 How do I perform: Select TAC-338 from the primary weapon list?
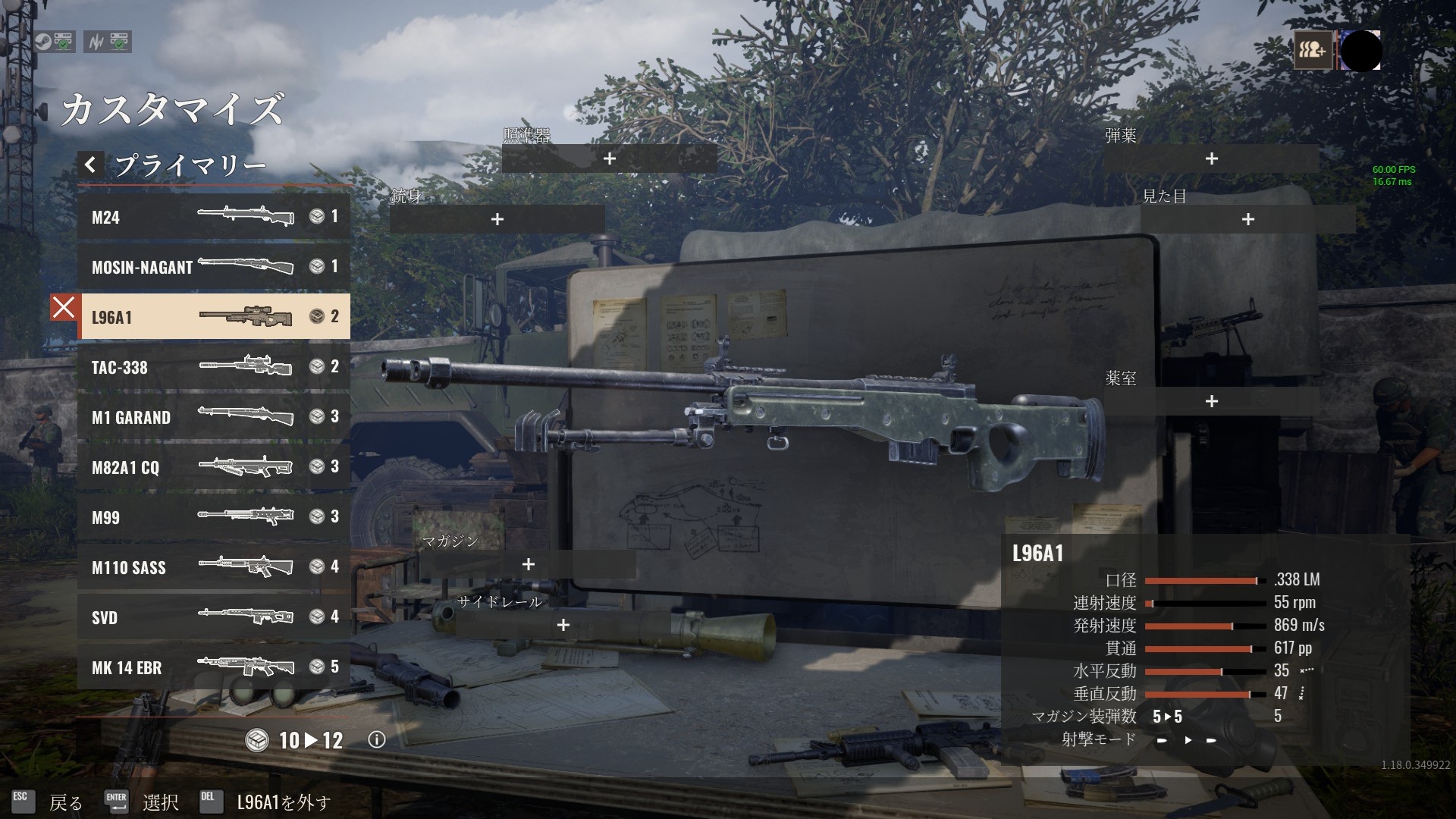[x=212, y=367]
